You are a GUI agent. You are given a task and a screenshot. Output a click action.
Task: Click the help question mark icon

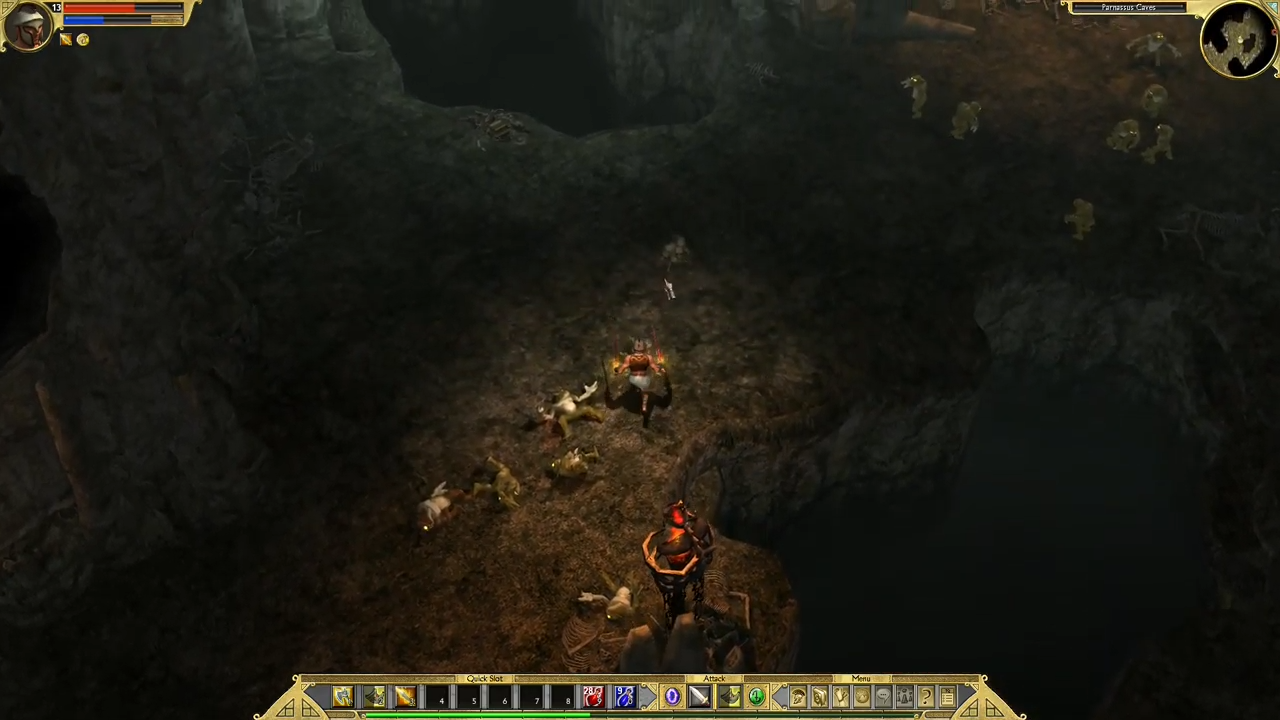tap(925, 697)
